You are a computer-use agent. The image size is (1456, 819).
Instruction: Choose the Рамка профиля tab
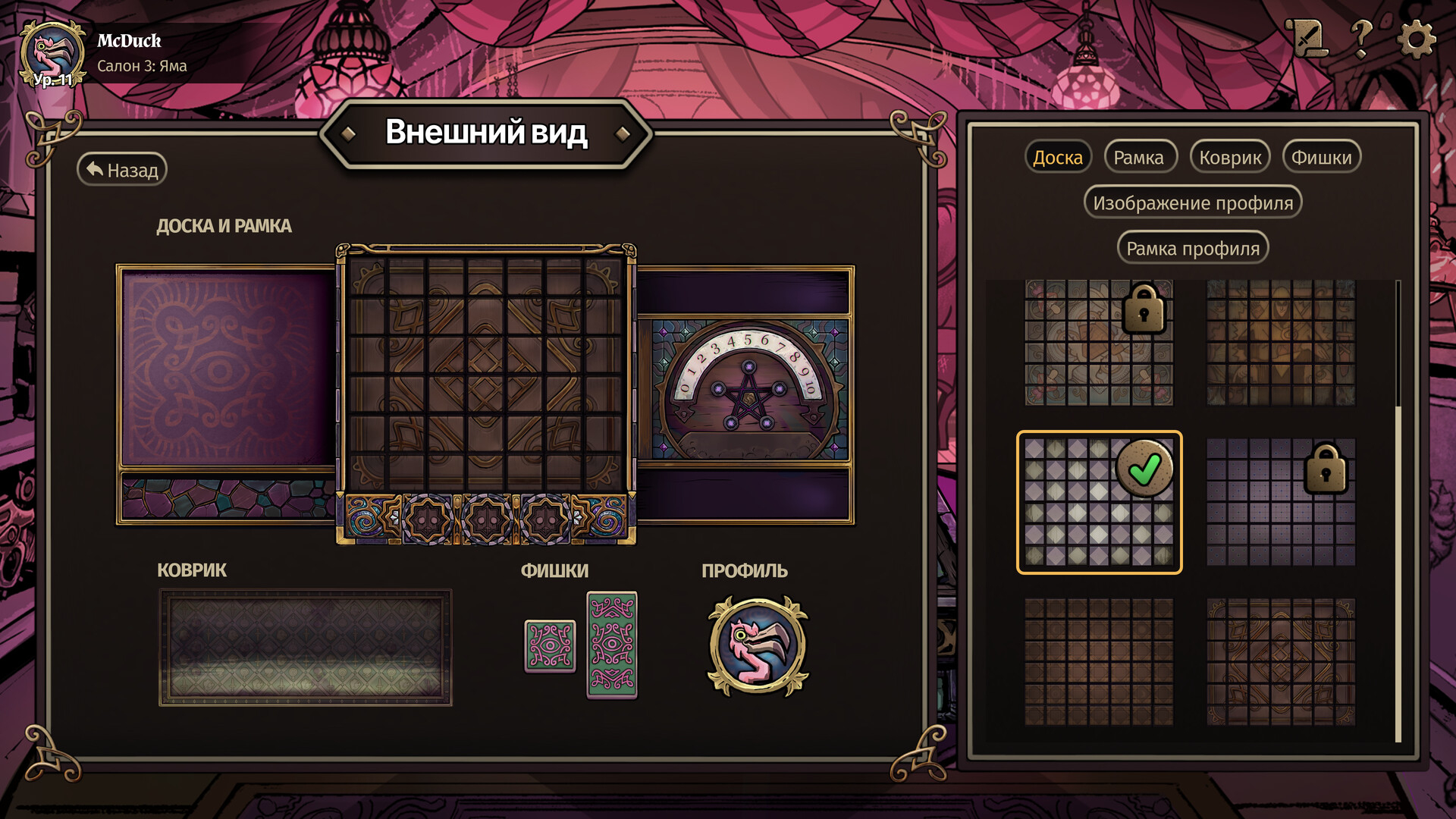click(x=1193, y=249)
